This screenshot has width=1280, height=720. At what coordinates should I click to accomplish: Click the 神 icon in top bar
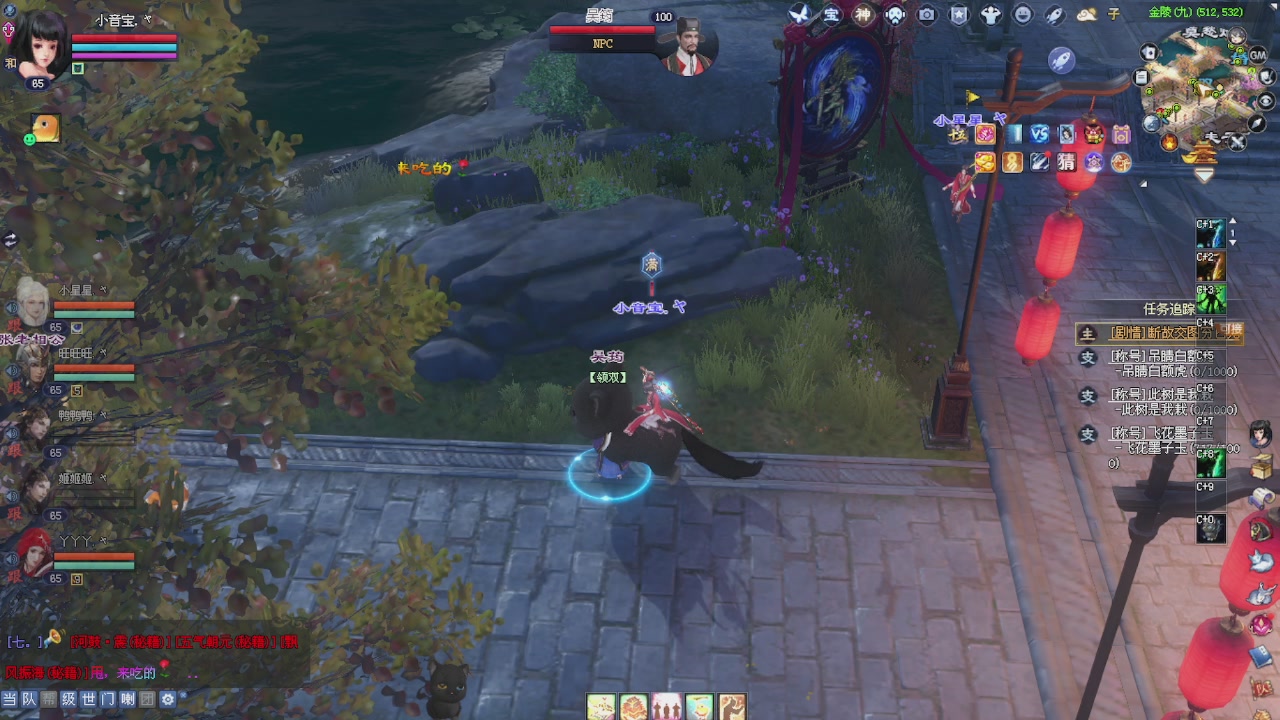point(863,14)
